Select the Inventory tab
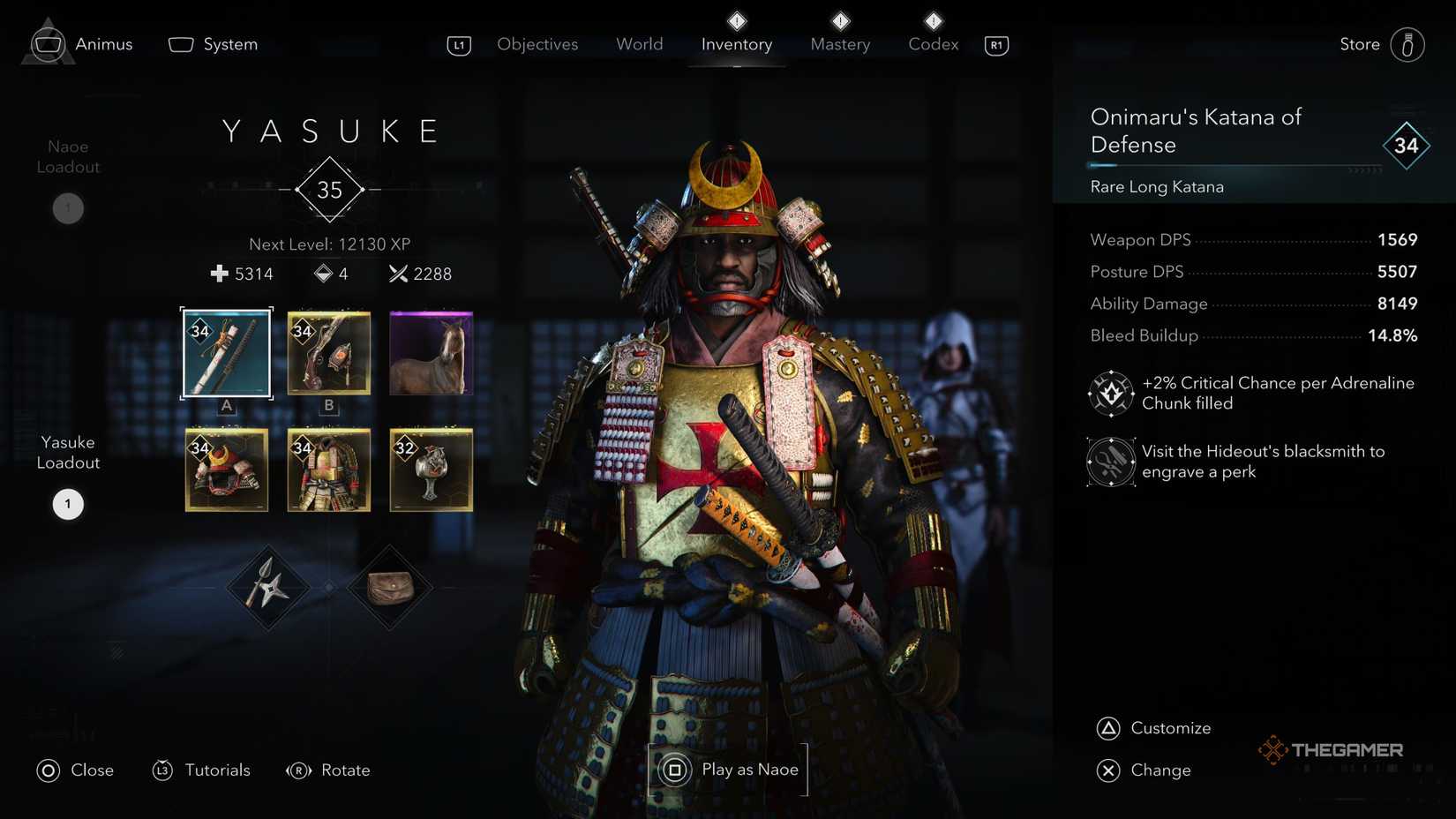 click(736, 43)
